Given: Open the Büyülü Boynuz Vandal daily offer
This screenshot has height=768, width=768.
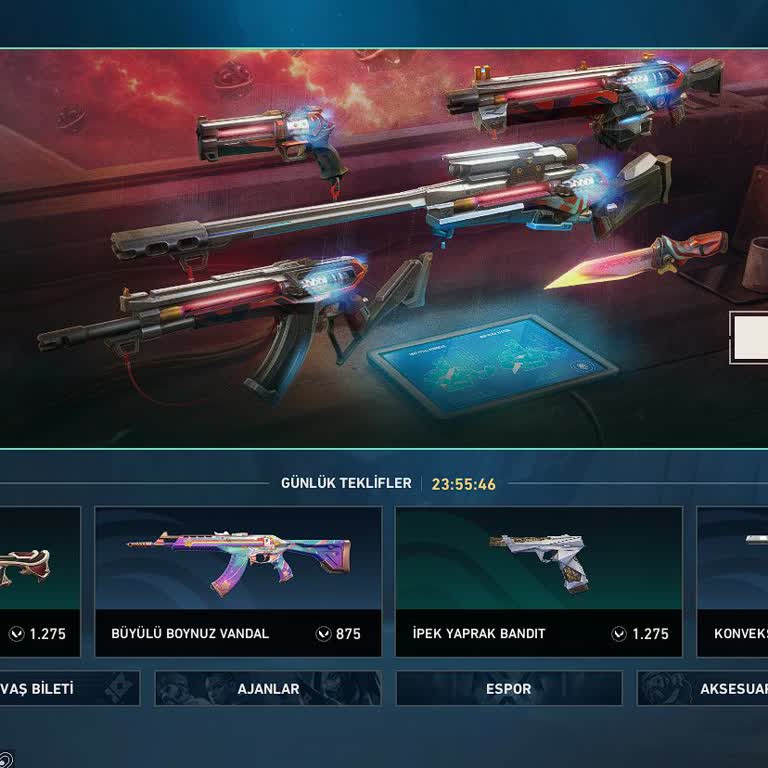Looking at the screenshot, I should [x=238, y=581].
